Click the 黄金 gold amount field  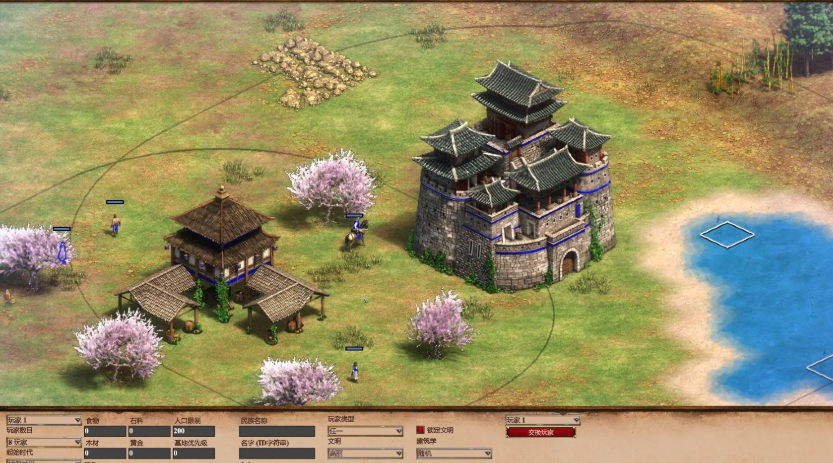coord(149,453)
